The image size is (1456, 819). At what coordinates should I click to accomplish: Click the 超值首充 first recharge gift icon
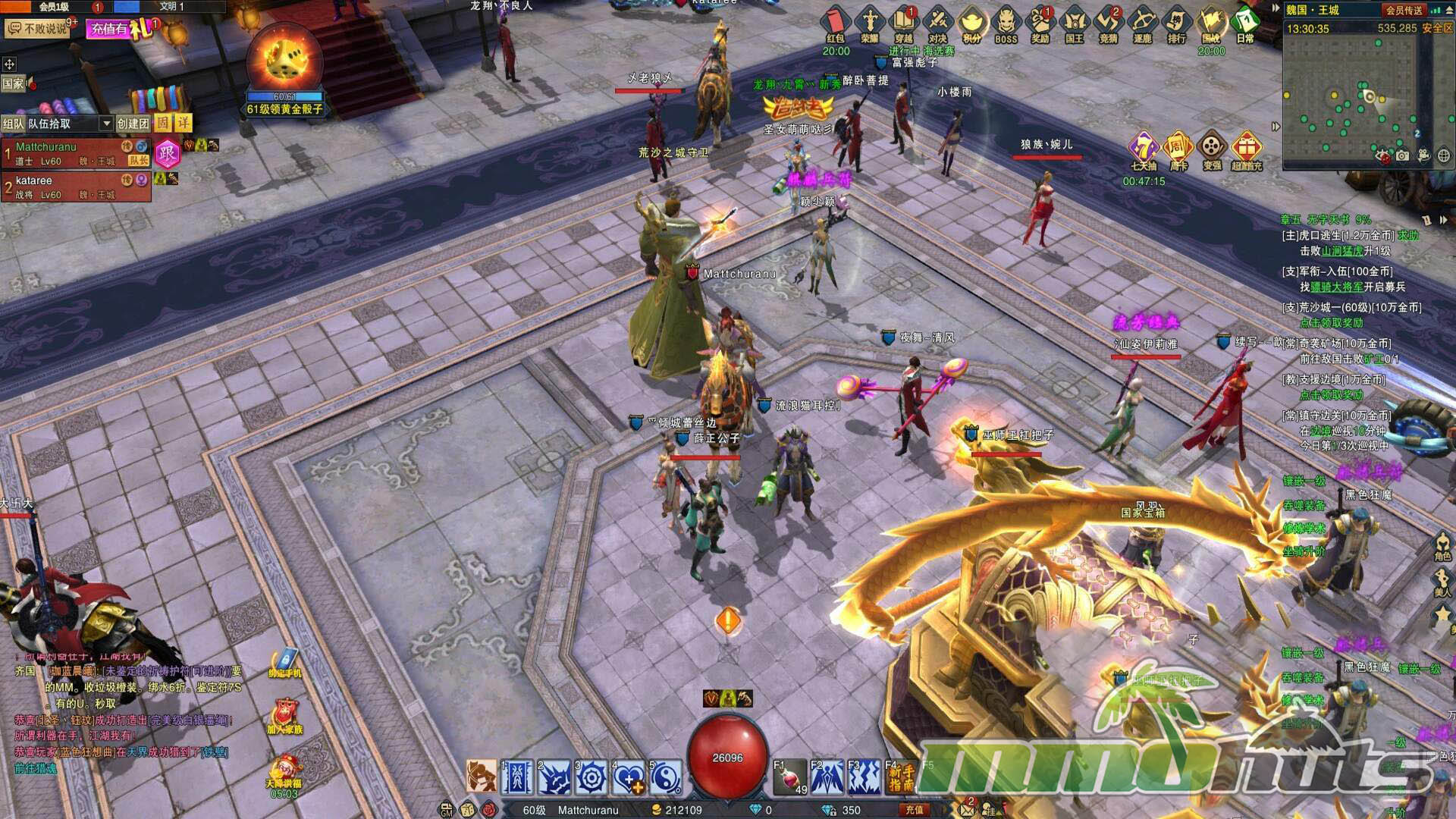point(1246,149)
